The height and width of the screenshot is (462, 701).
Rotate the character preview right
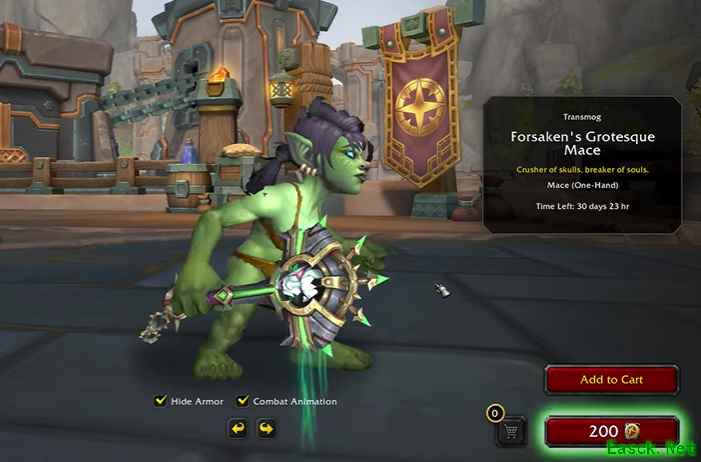coord(266,428)
